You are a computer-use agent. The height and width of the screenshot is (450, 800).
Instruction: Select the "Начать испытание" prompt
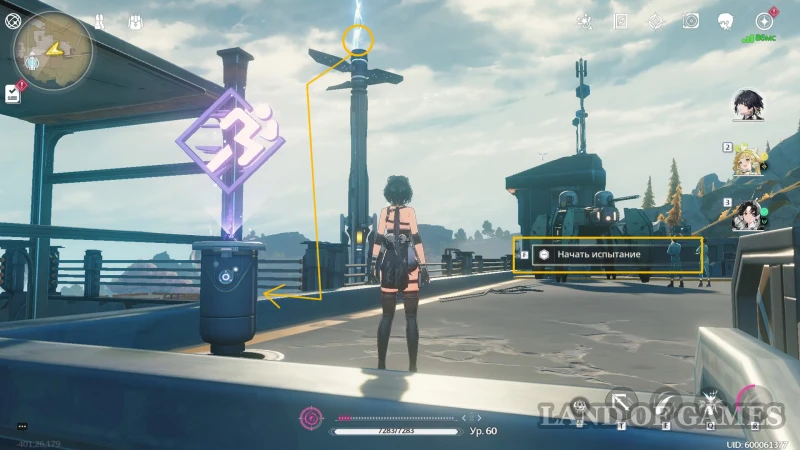pyautogui.click(x=608, y=255)
